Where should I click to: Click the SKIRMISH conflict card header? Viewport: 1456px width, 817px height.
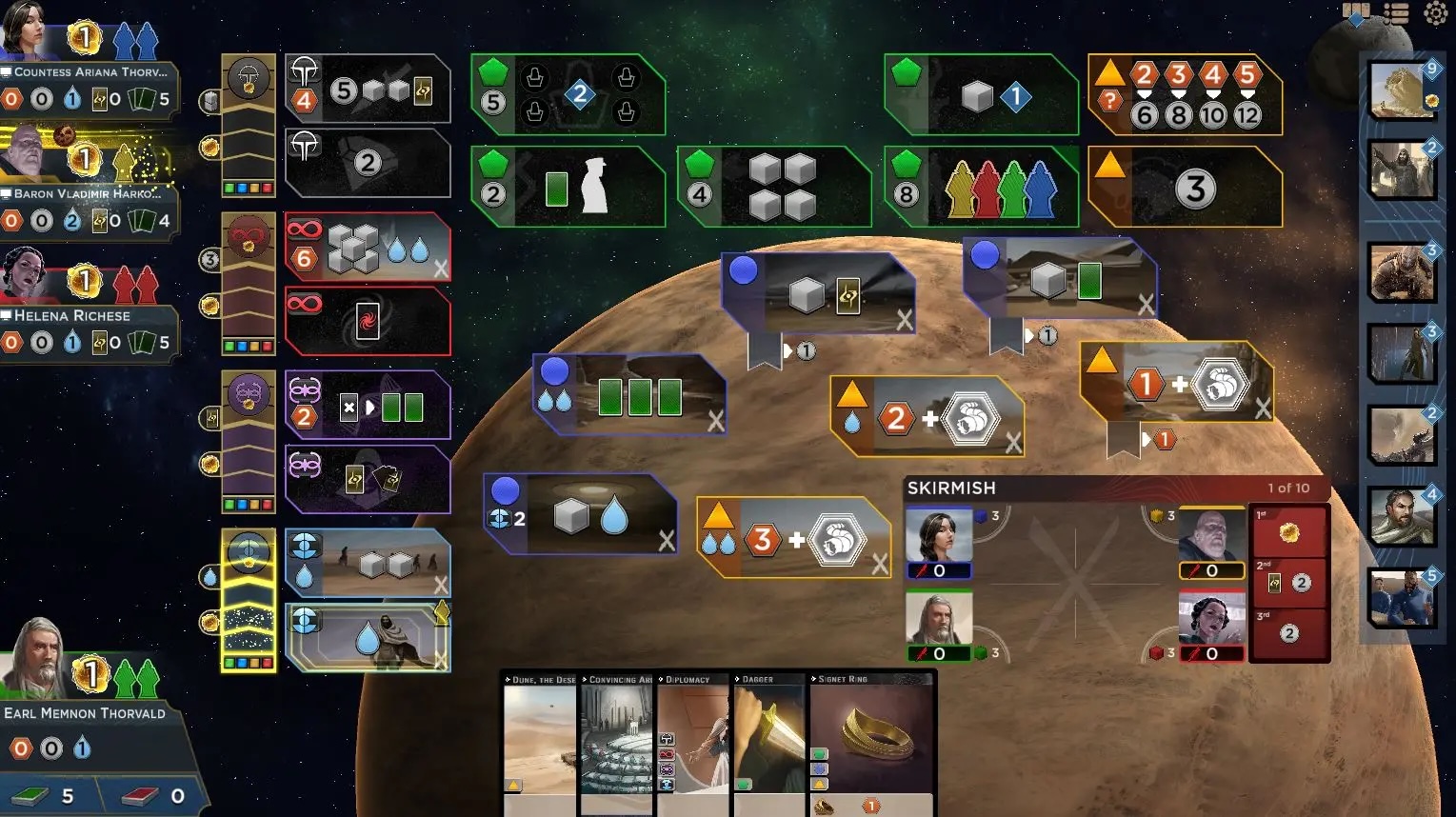coord(952,488)
